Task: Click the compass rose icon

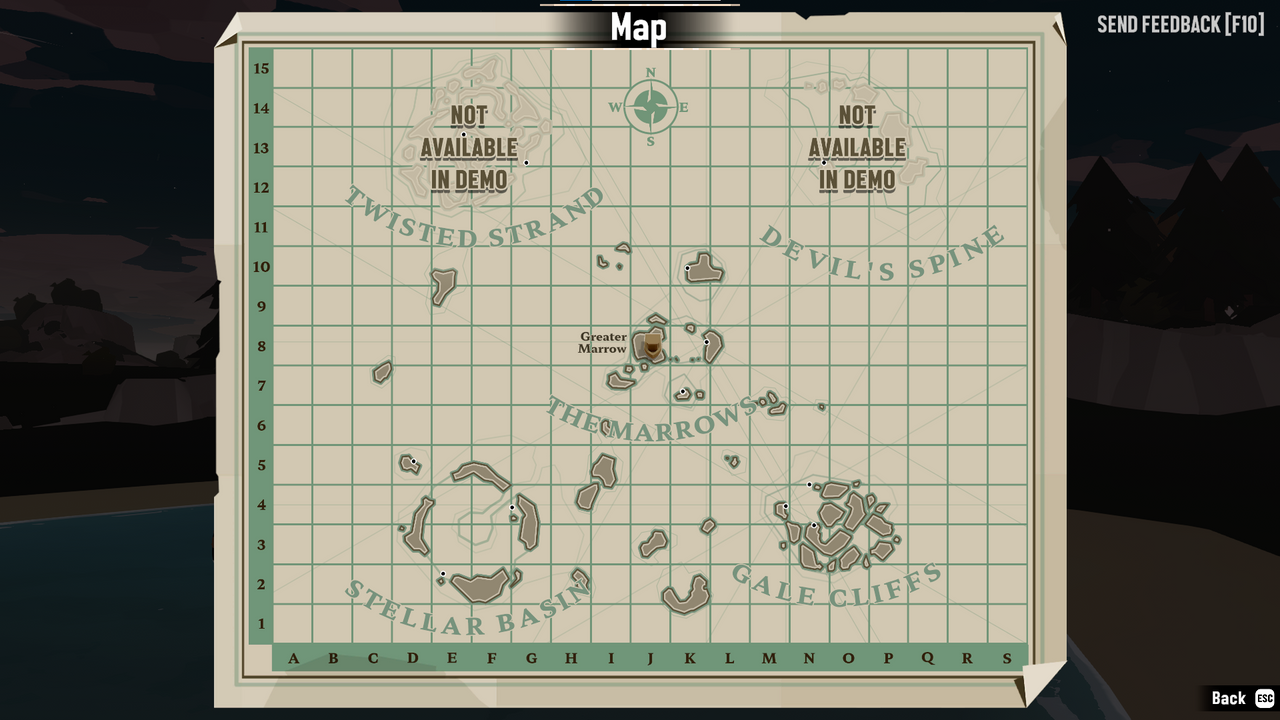Action: (x=651, y=105)
